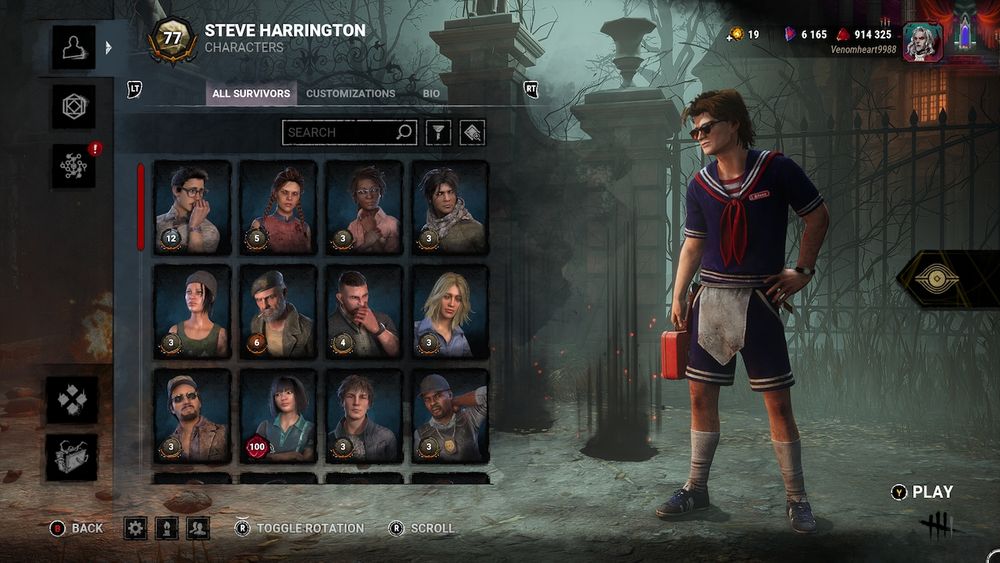Open the Bio tab
This screenshot has width=1000, height=563.
click(431, 94)
